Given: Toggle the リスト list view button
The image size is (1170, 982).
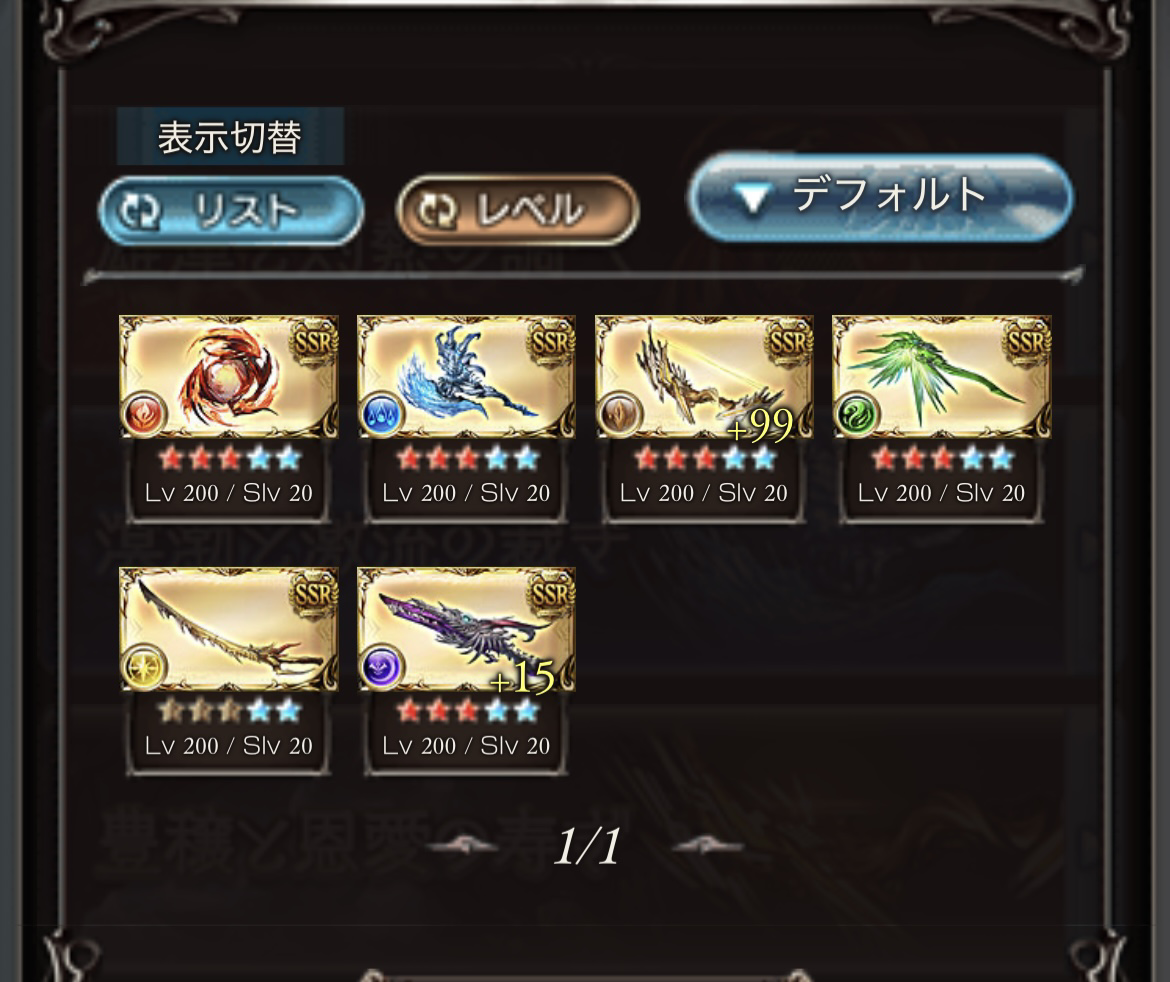Looking at the screenshot, I should (x=230, y=210).
